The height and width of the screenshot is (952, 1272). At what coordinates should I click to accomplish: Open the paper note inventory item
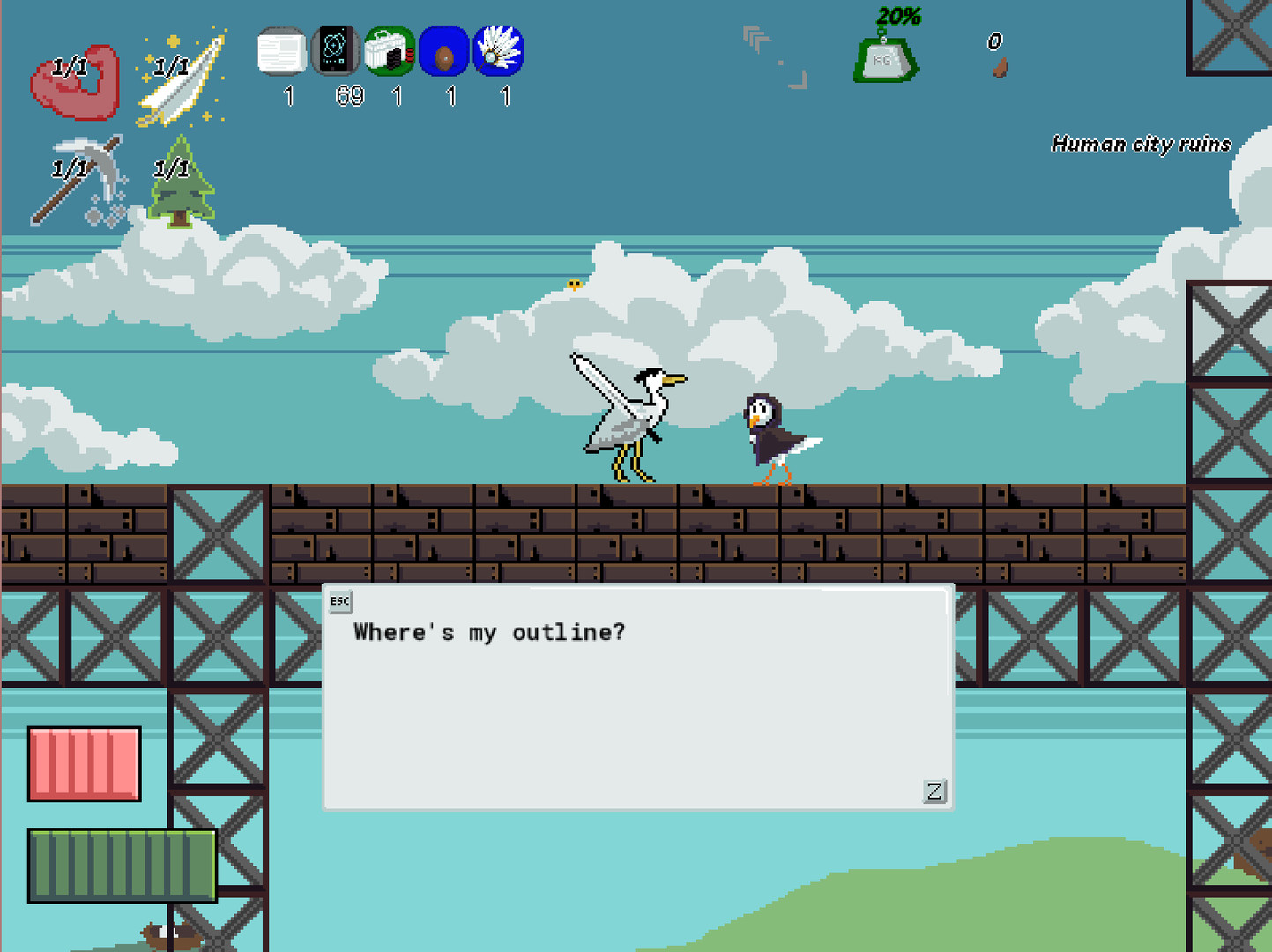282,53
